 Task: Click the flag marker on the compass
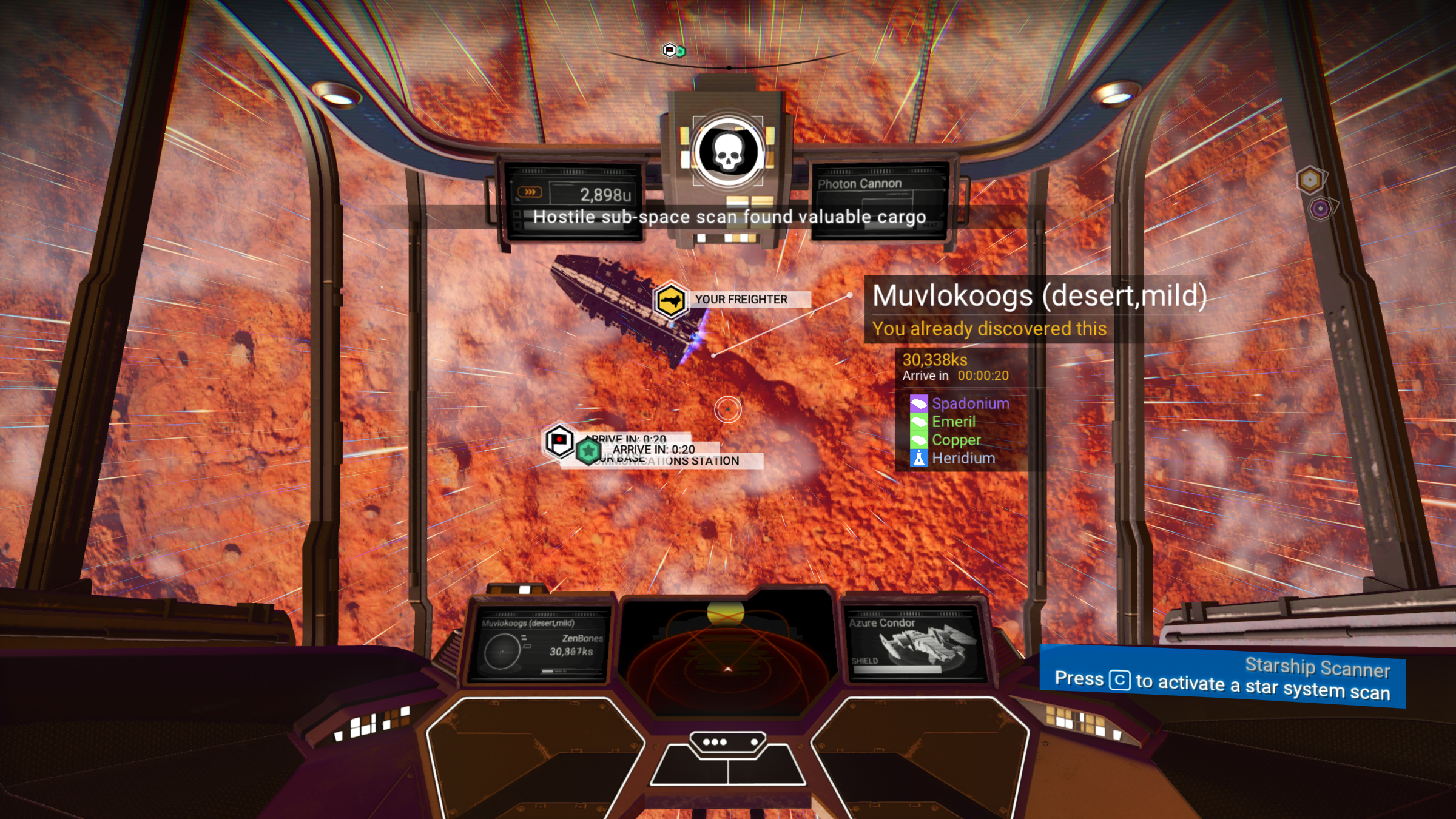click(669, 50)
